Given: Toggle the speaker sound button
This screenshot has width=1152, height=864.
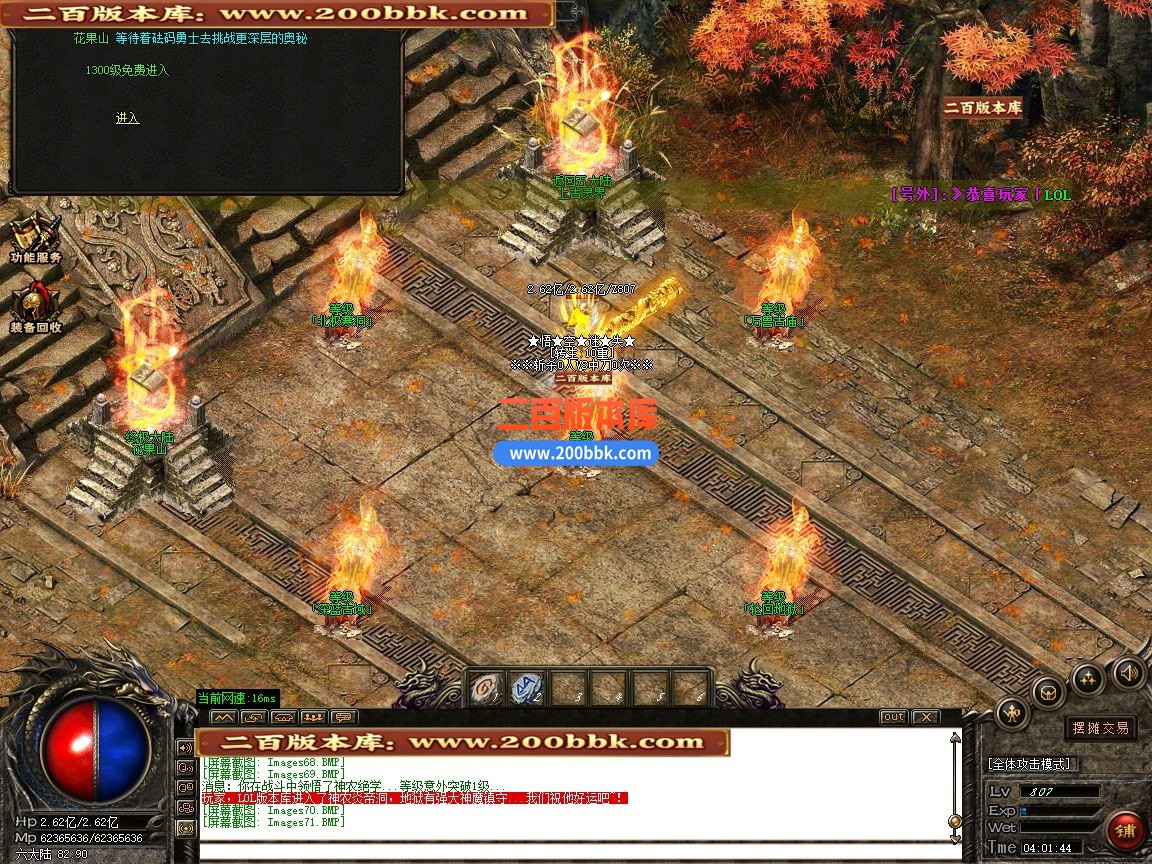Looking at the screenshot, I should (1128, 671).
